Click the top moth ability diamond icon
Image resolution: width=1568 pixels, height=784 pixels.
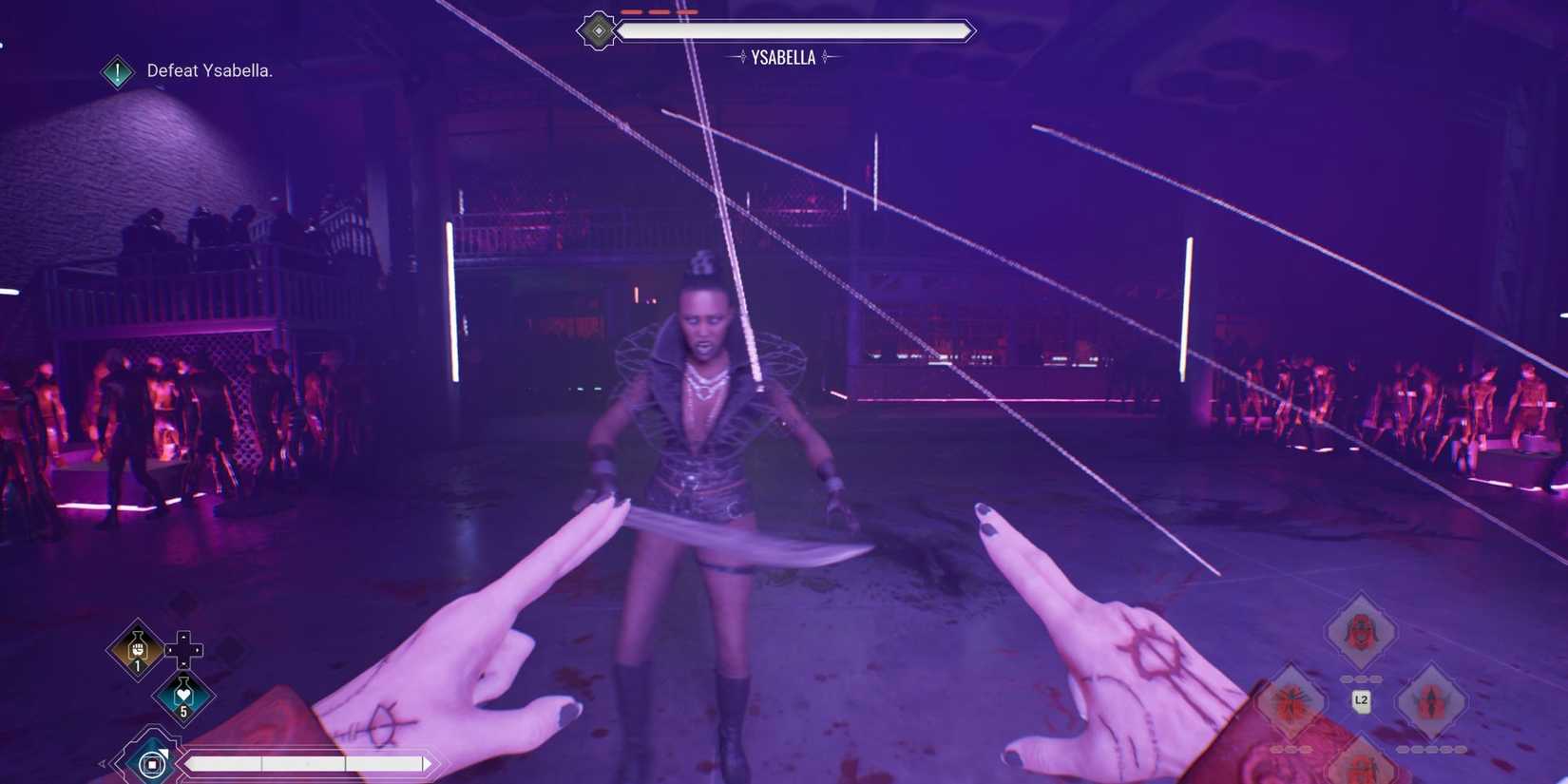pyautogui.click(x=1361, y=629)
